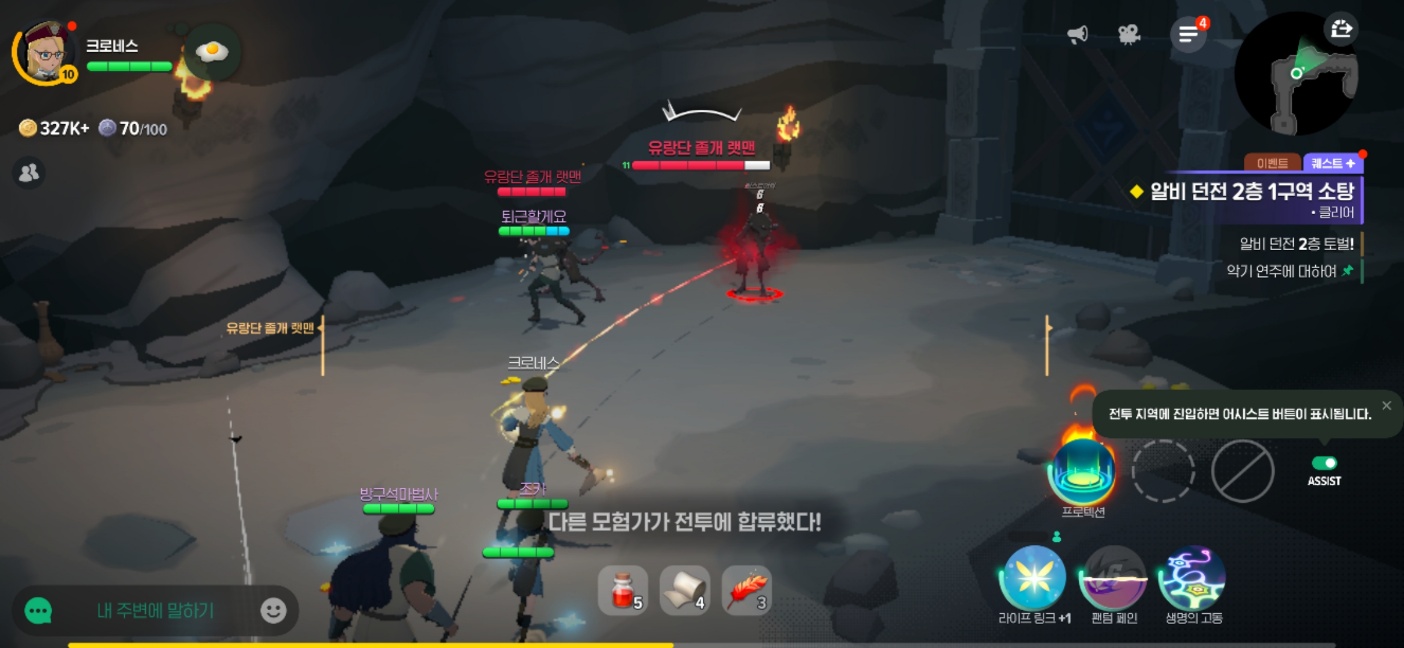This screenshot has height=648, width=1404.
Task: Switch to the 이벤트 tab
Action: (1272, 163)
